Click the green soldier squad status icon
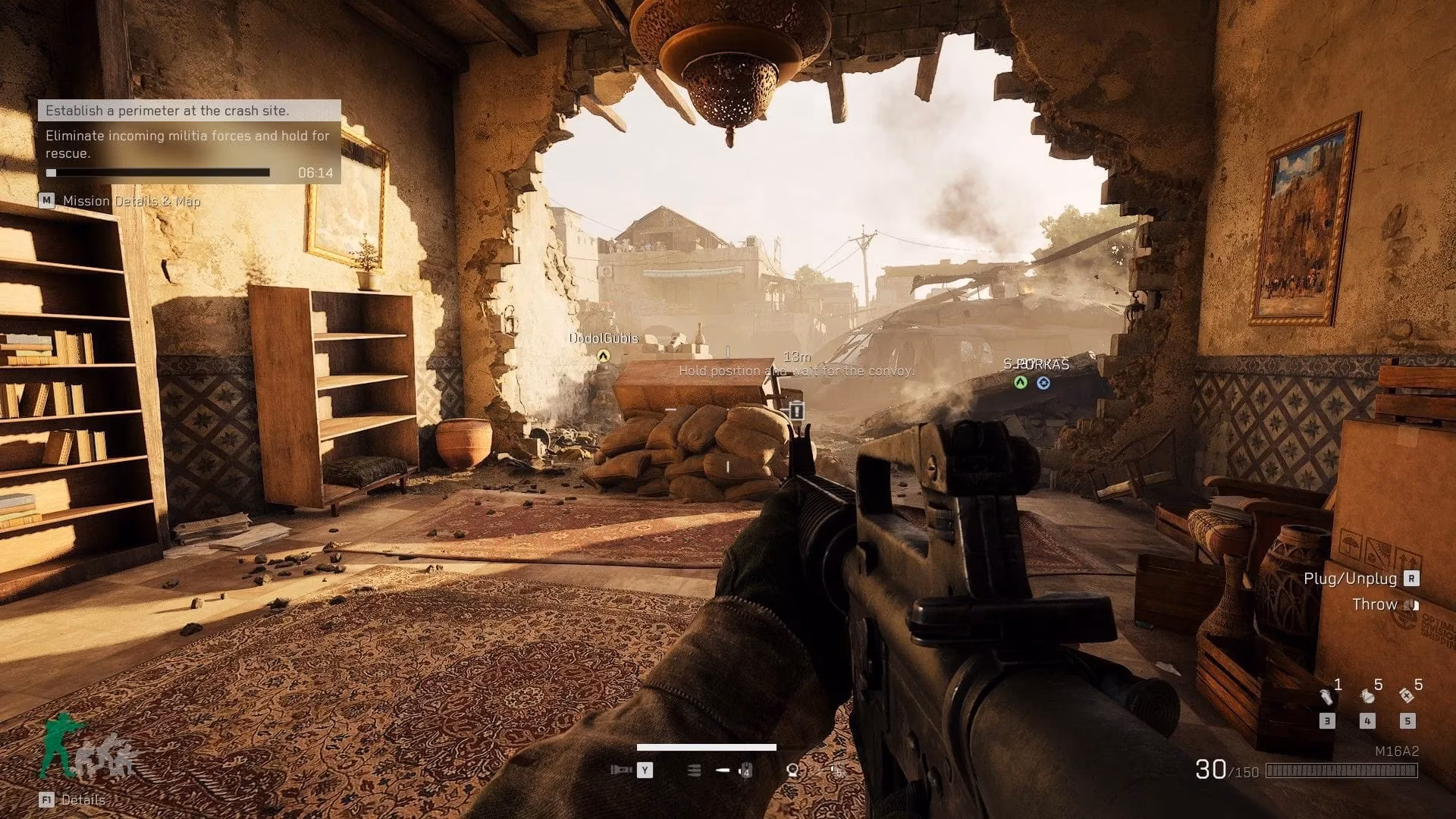Image resolution: width=1456 pixels, height=819 pixels. (58, 747)
